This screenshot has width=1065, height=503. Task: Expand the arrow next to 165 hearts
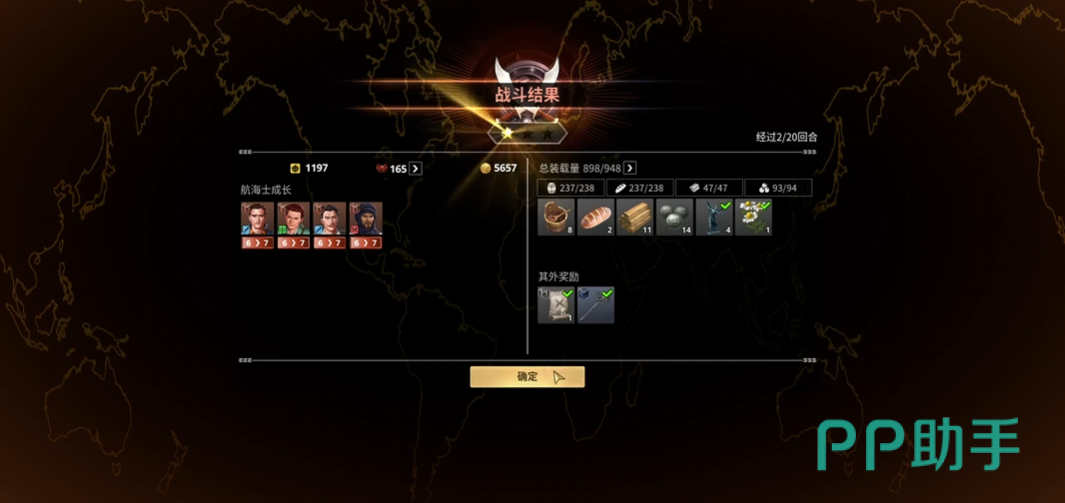pos(416,169)
